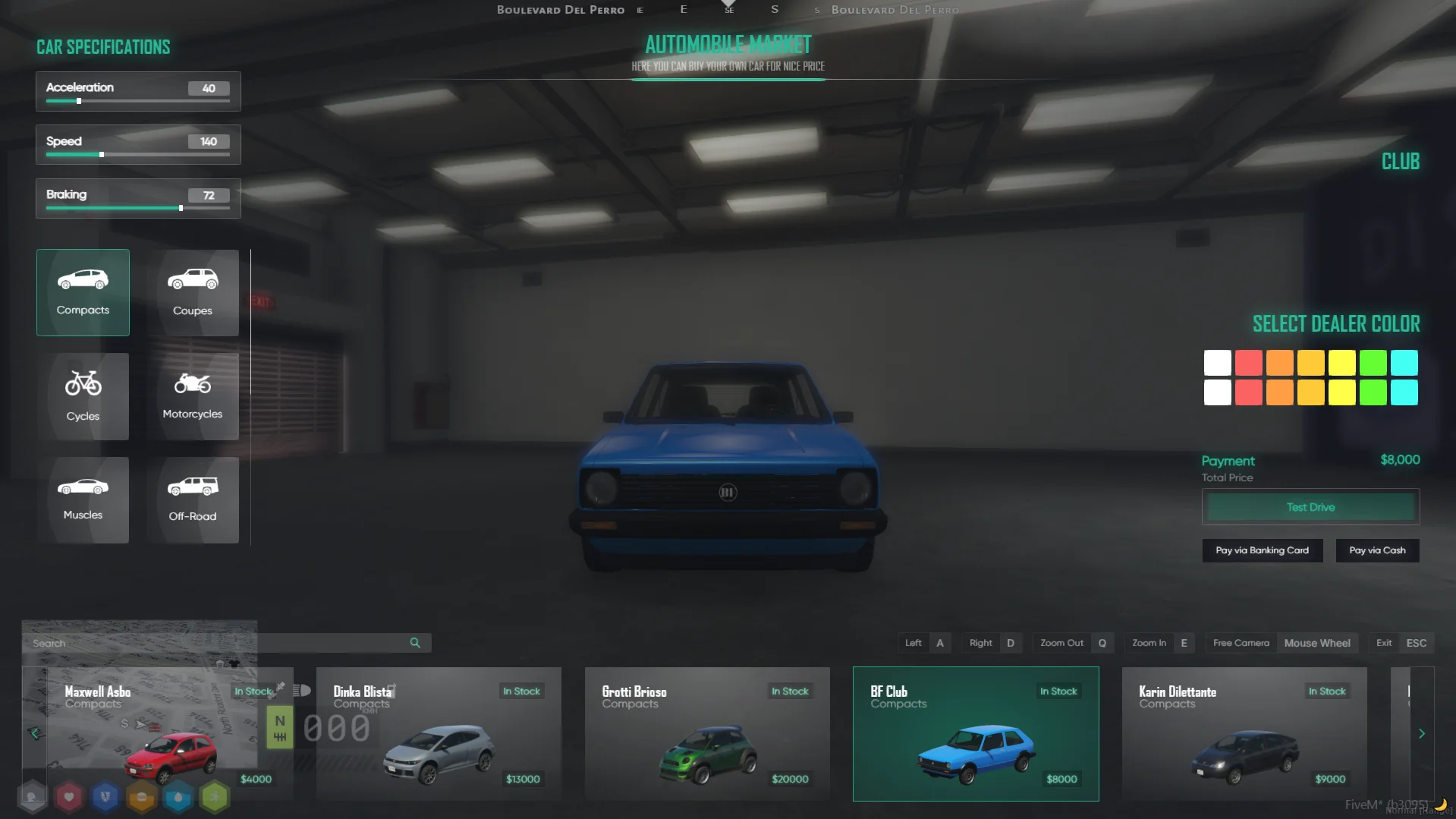Choose the Karin Dilettante car card
Viewport: 1456px width, 819px height.
(x=1244, y=733)
